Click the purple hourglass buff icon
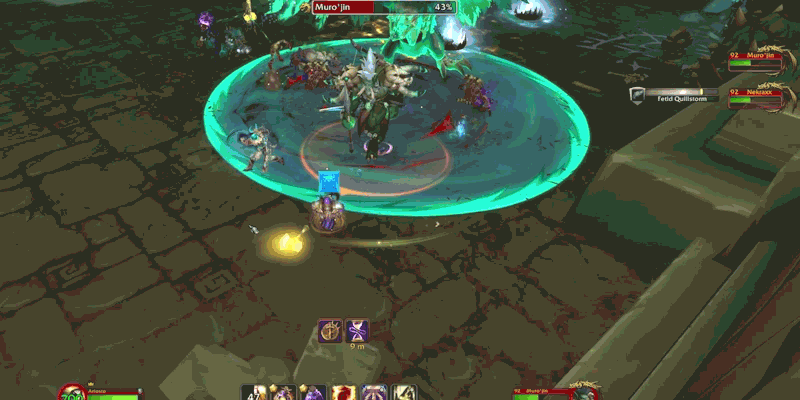The image size is (800, 400). point(357,331)
